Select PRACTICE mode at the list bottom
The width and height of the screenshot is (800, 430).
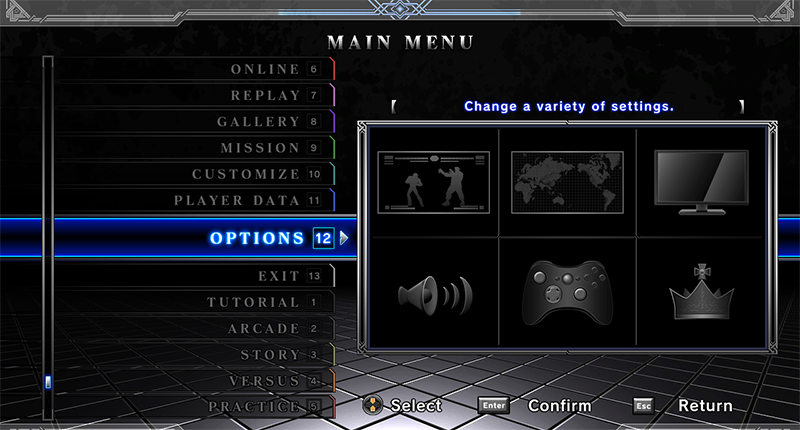253,406
